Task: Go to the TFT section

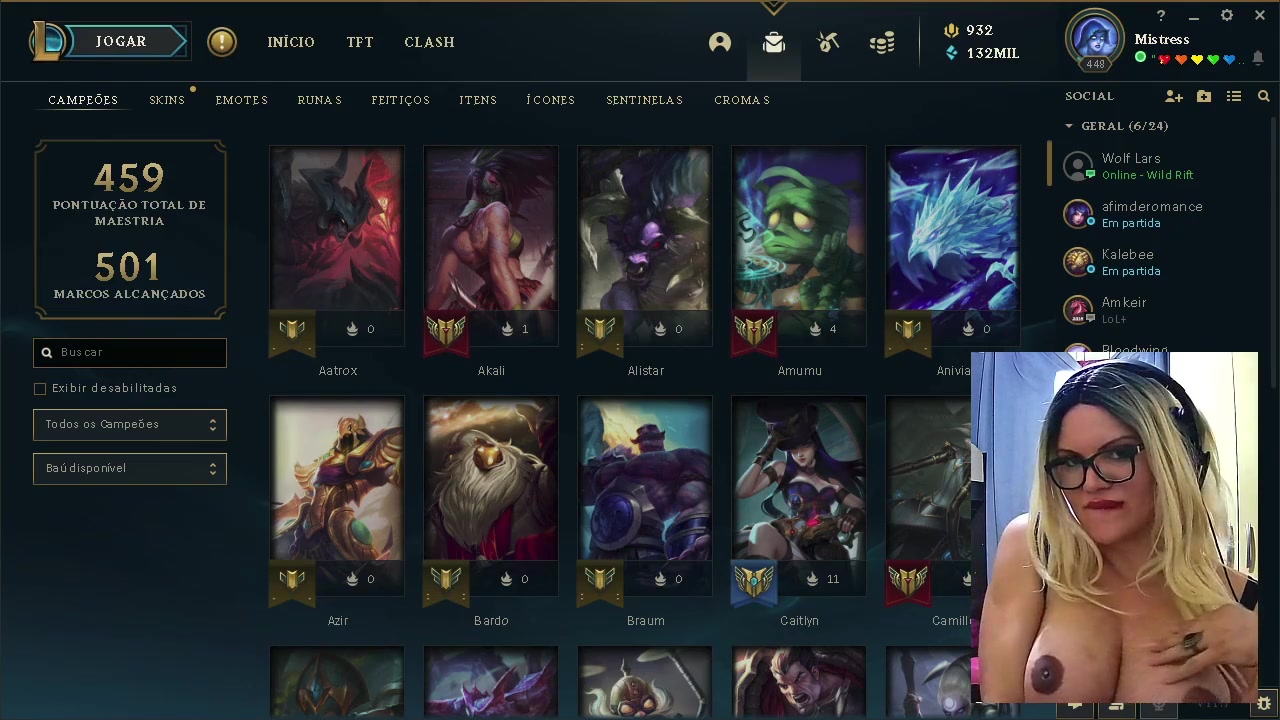Action: click(360, 42)
